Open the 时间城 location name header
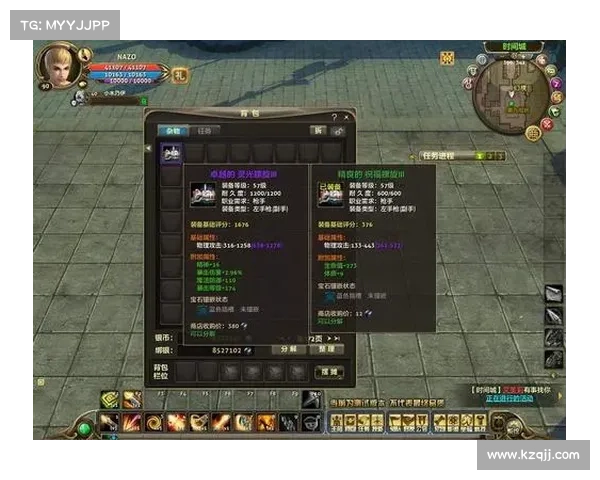 click(511, 47)
